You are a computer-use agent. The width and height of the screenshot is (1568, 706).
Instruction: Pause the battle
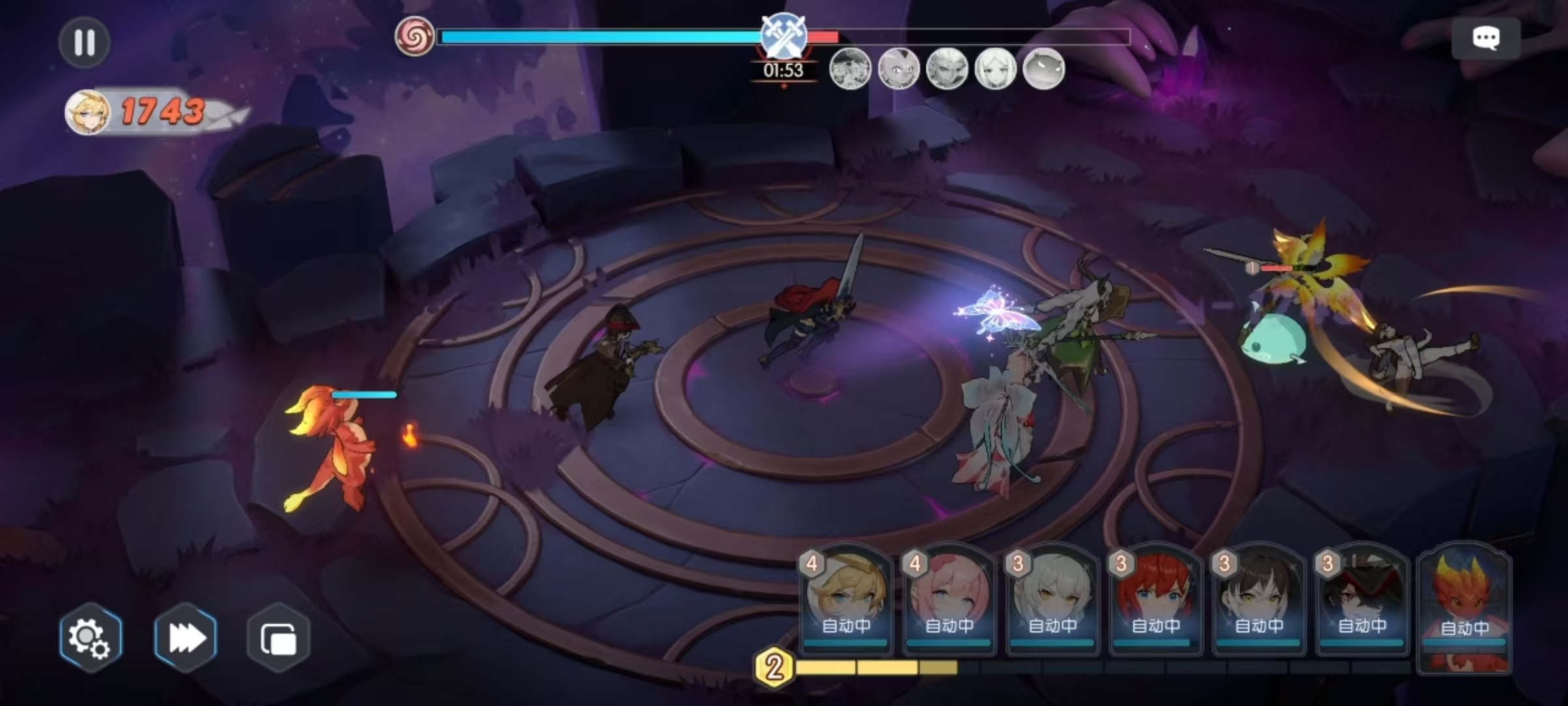84,42
